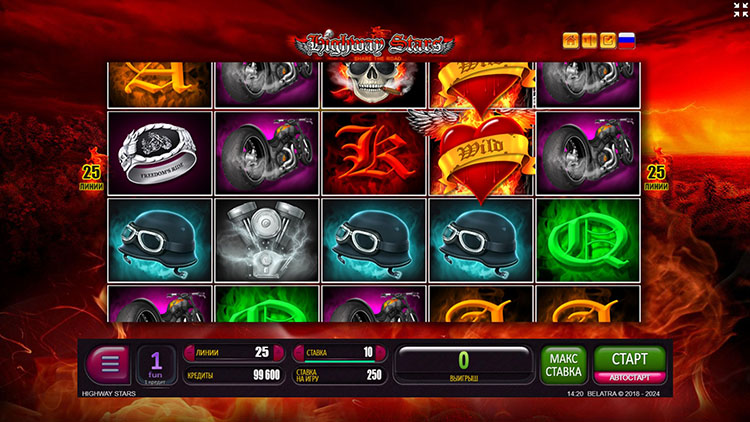Click the green СТАРТ spin button
750x422 pixels.
[x=629, y=358]
